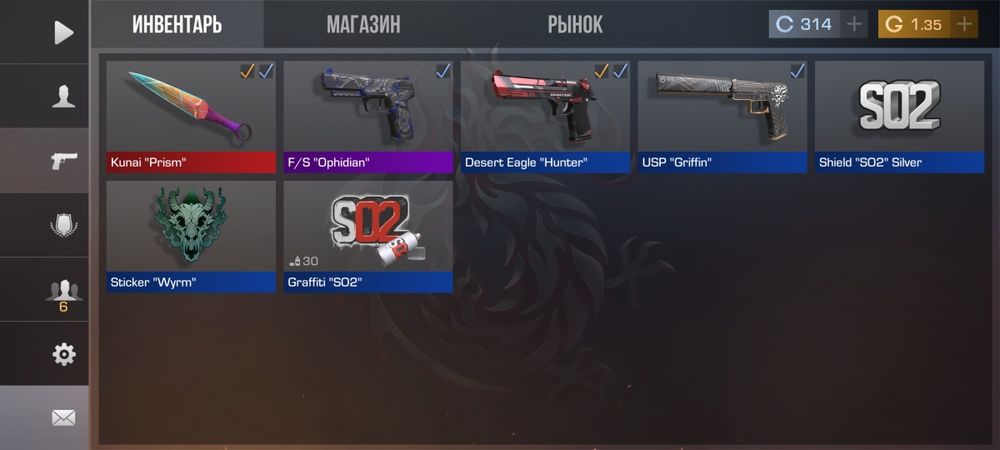Add more silver coins with plus button

coord(854,25)
